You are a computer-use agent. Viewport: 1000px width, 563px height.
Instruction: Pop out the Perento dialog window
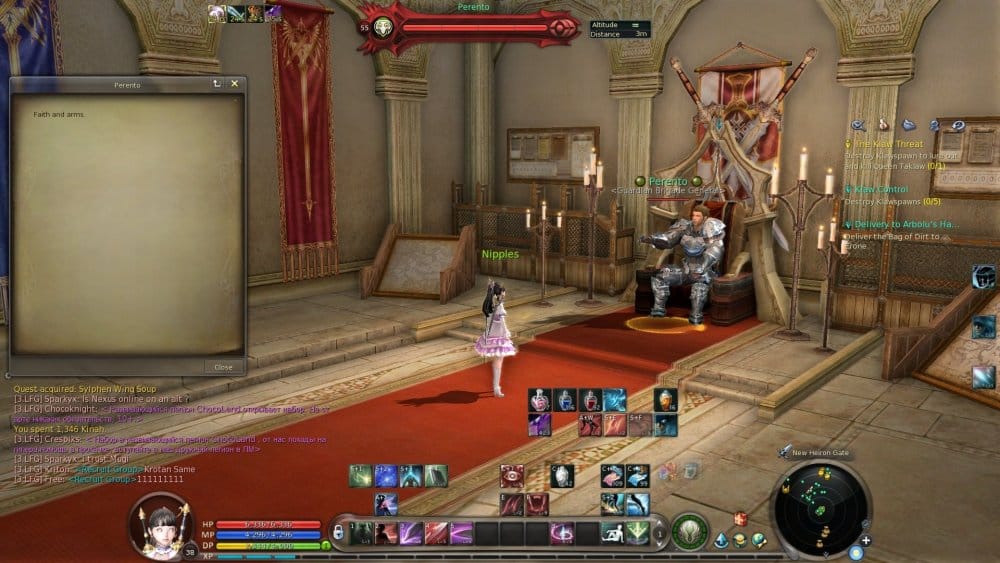pos(217,84)
